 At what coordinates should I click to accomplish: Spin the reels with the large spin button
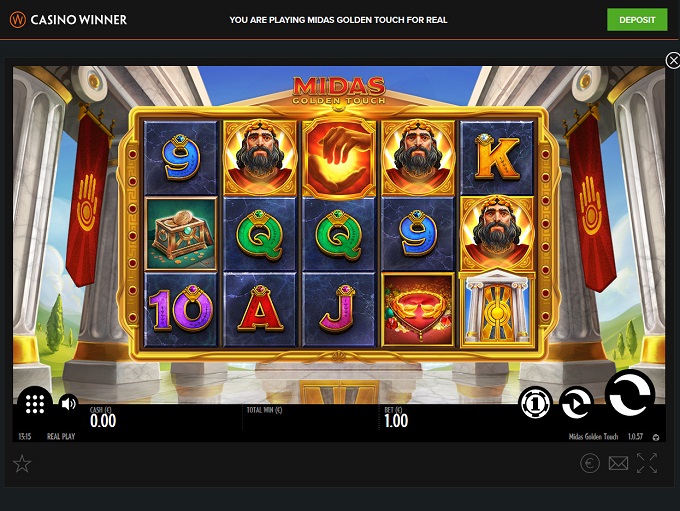click(x=630, y=395)
